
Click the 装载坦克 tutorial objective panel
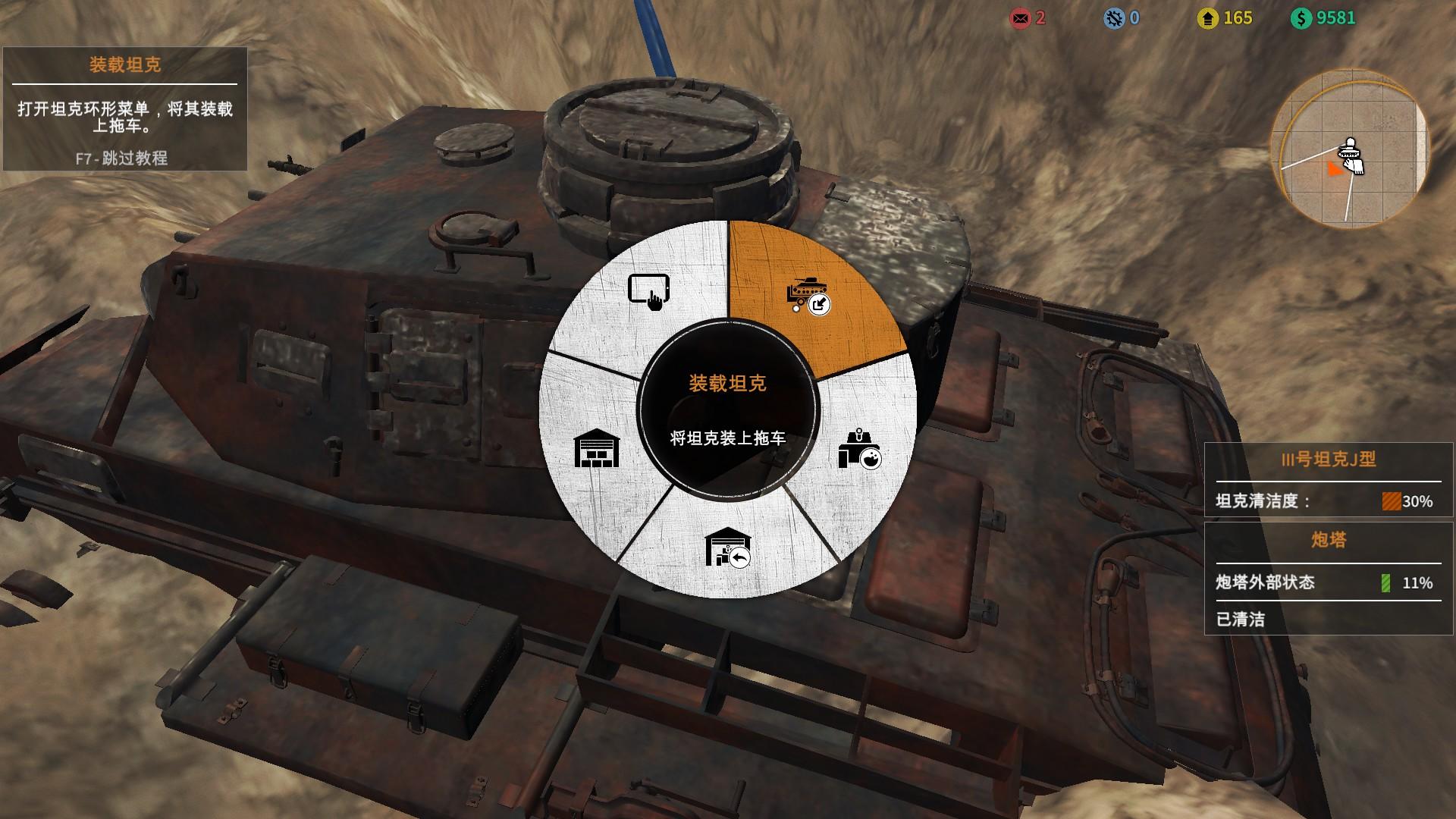point(125,109)
